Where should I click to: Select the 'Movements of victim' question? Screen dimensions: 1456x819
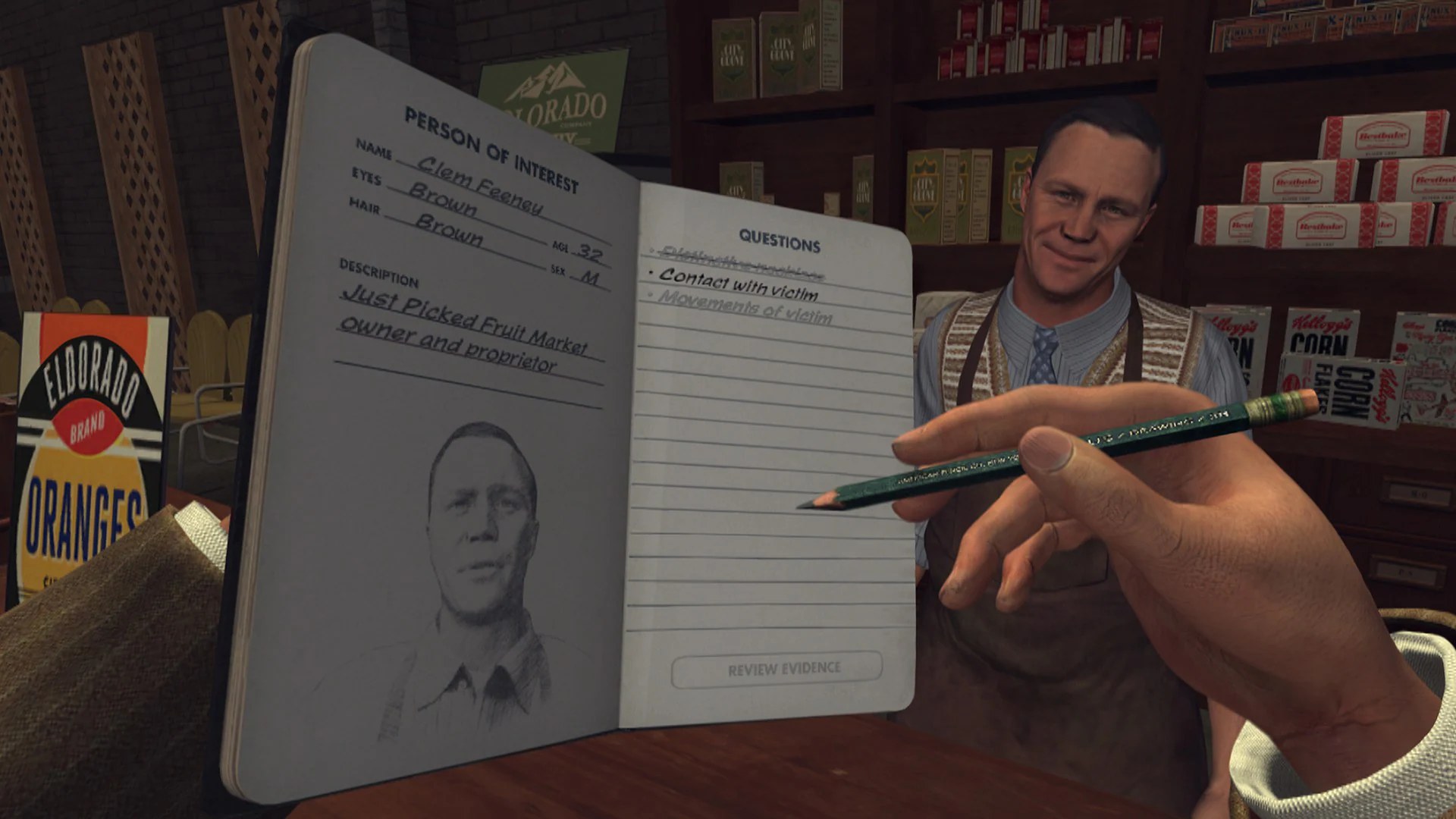click(x=739, y=306)
